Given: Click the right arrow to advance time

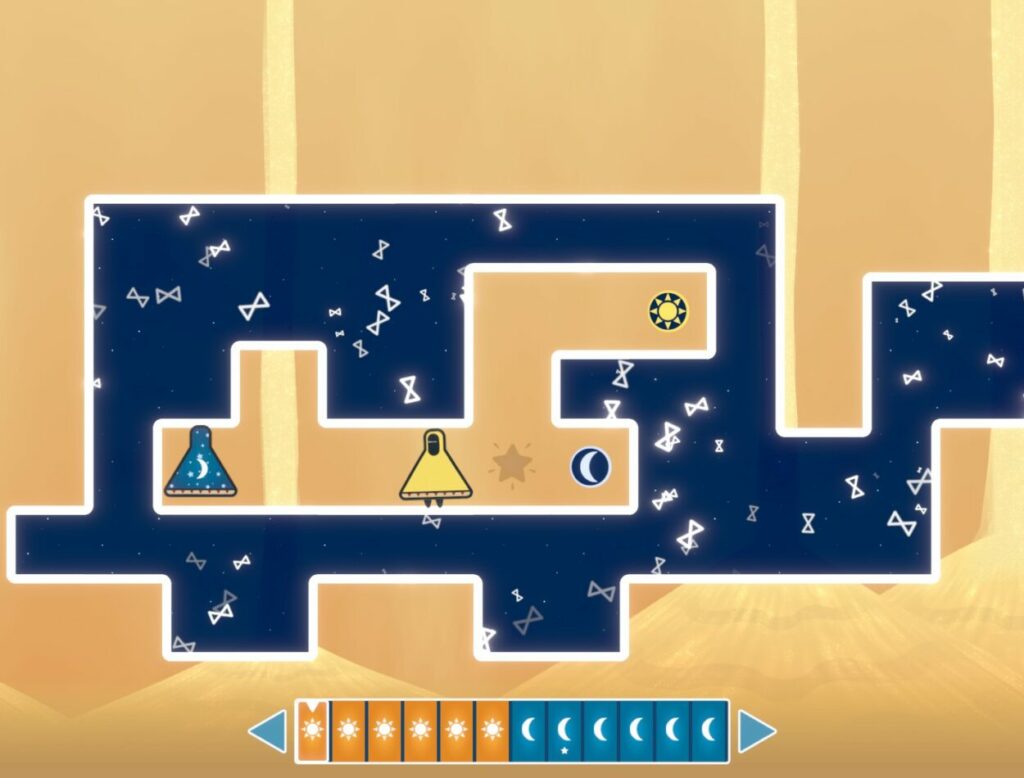Looking at the screenshot, I should 756,732.
